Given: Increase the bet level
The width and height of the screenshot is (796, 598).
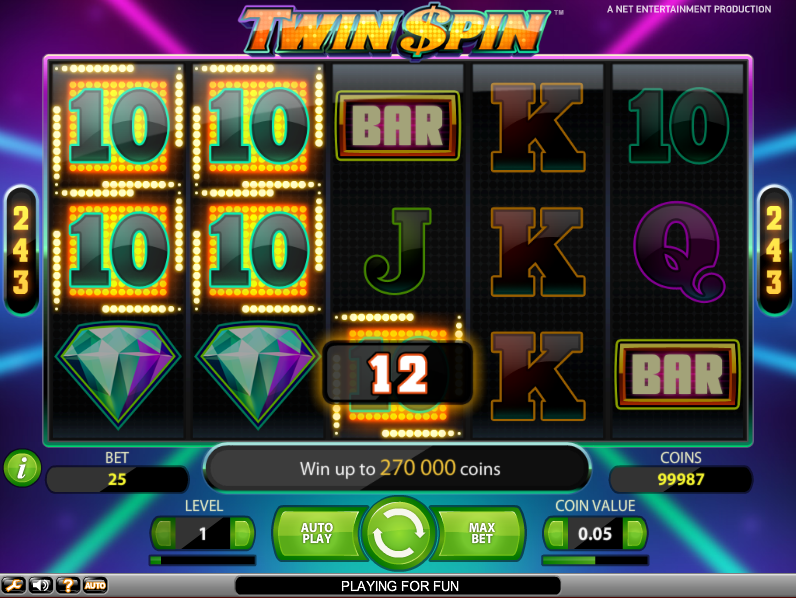Looking at the screenshot, I should (x=241, y=533).
